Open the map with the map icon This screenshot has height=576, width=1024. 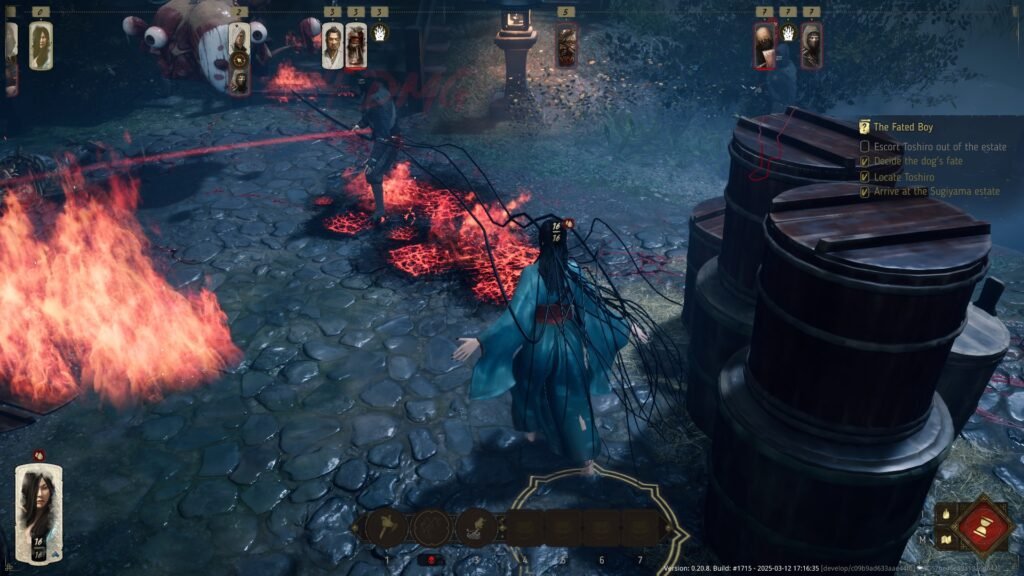click(944, 541)
